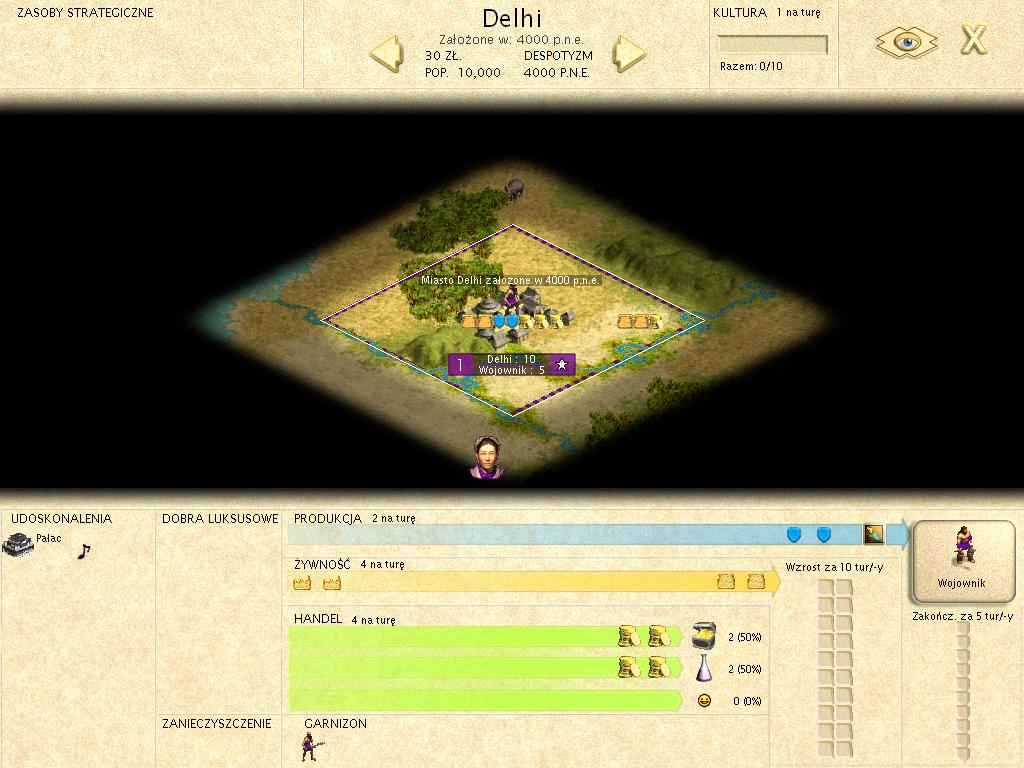The image size is (1024, 768).
Task: Select the garrison warrior unit
Action: click(309, 746)
